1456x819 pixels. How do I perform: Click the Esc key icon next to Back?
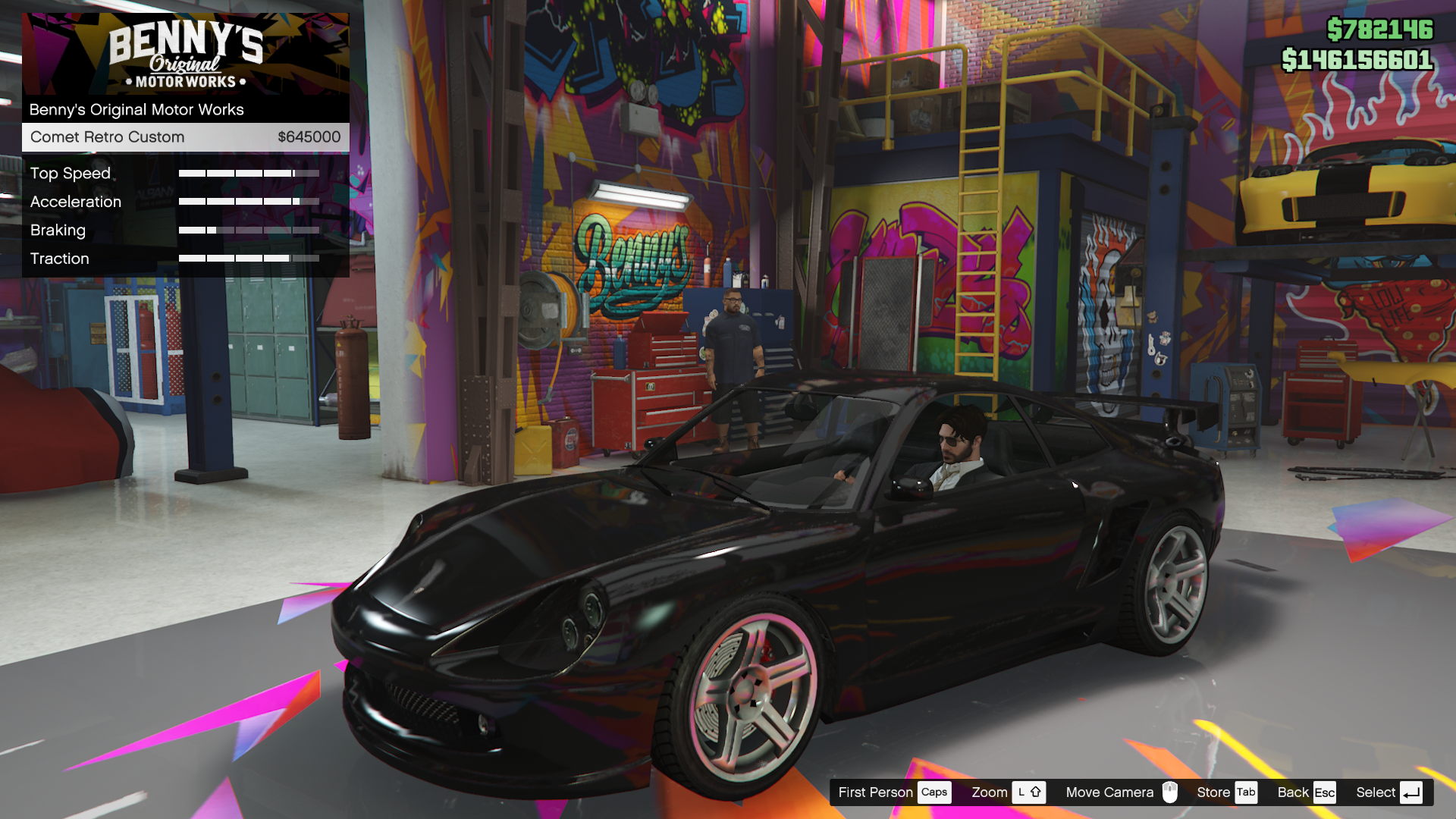pyautogui.click(x=1325, y=792)
